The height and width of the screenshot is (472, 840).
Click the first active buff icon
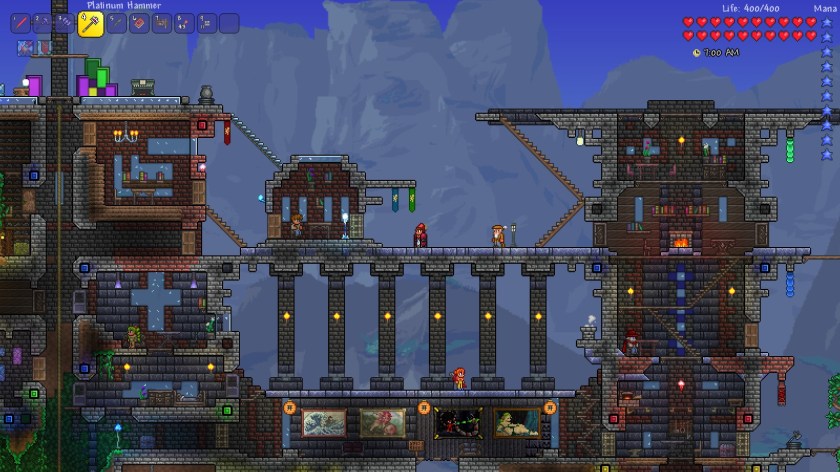tap(23, 47)
